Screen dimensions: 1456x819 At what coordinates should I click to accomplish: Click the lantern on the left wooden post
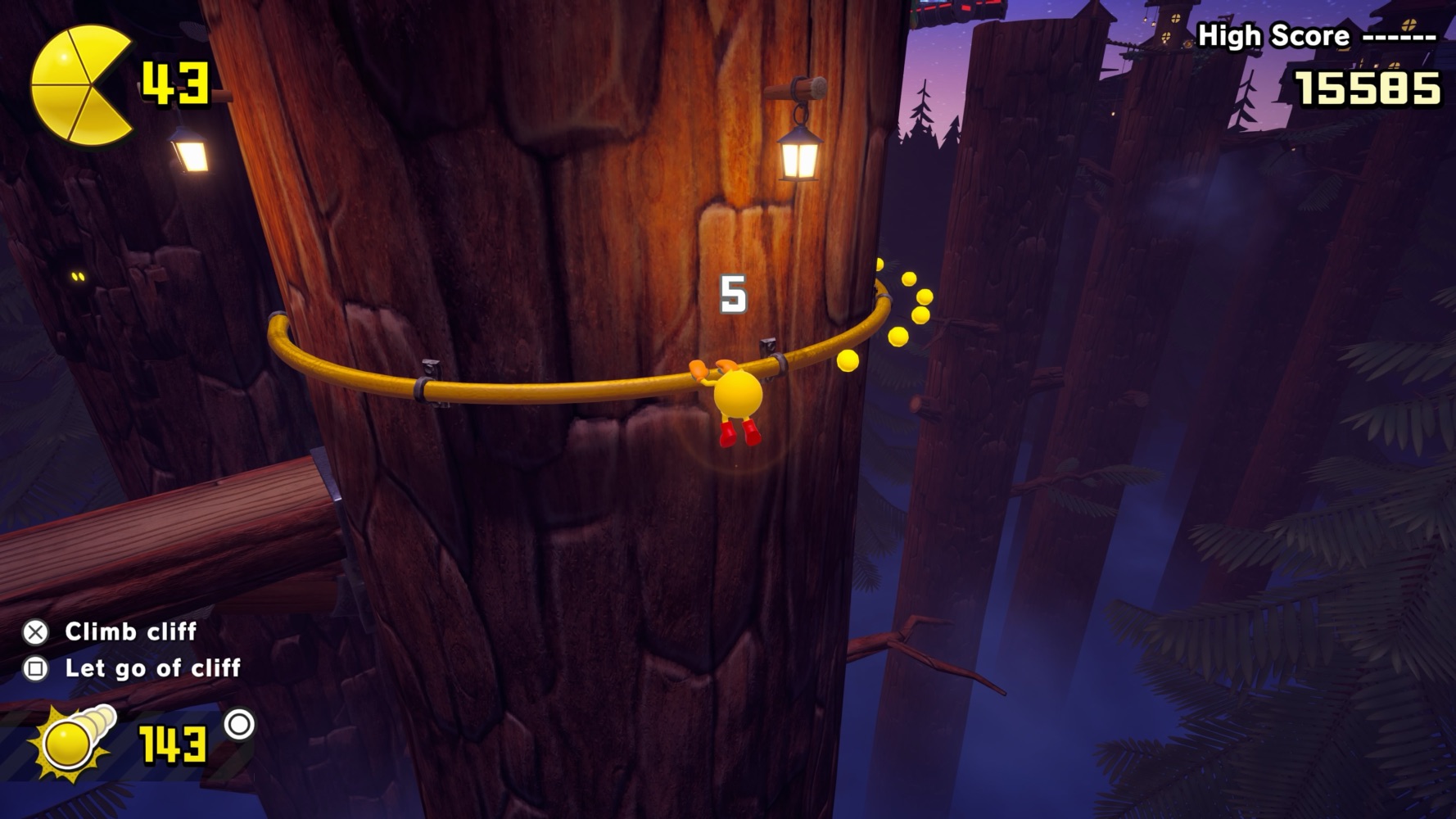click(x=191, y=154)
